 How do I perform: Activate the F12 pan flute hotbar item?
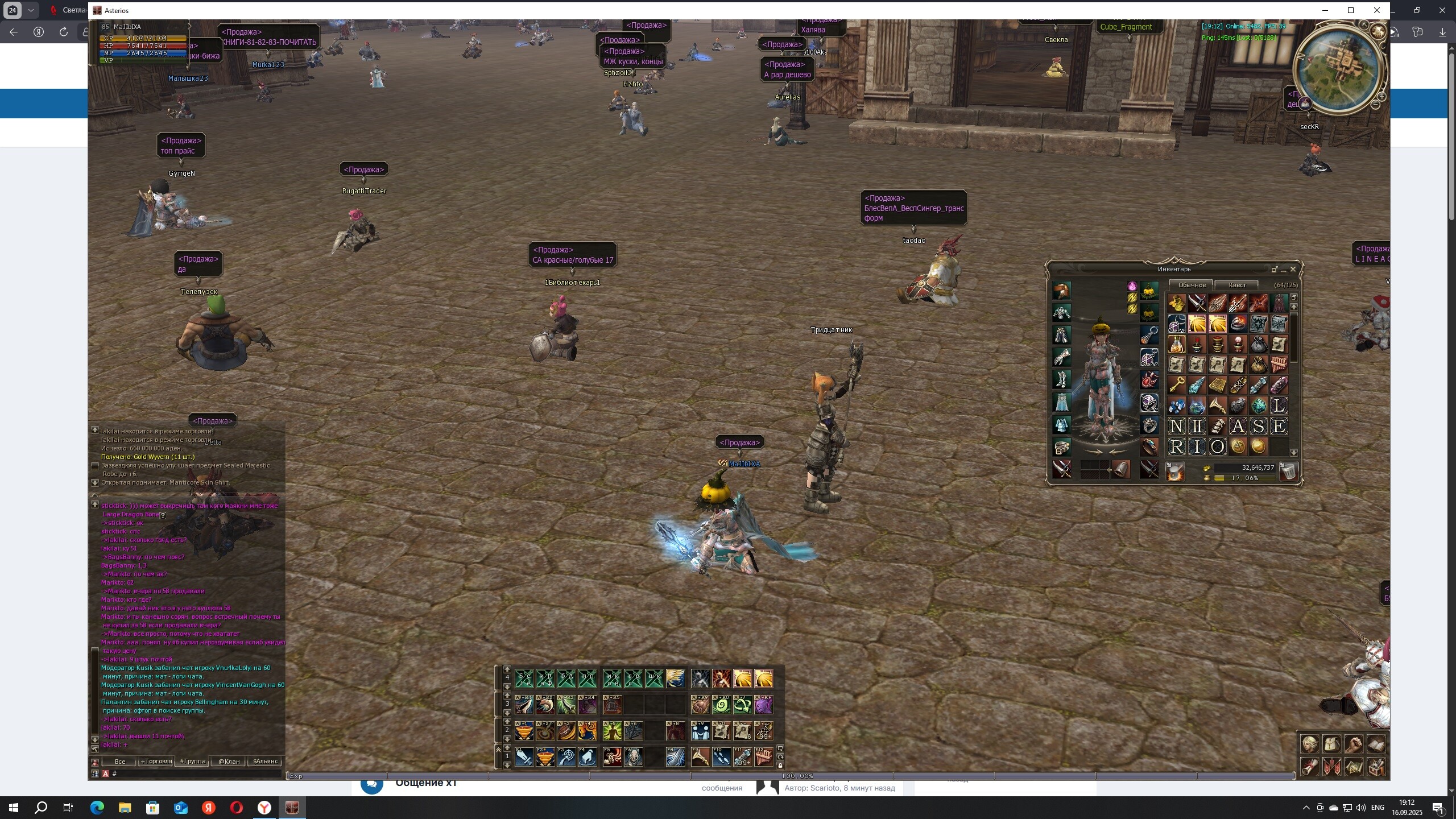(x=763, y=757)
